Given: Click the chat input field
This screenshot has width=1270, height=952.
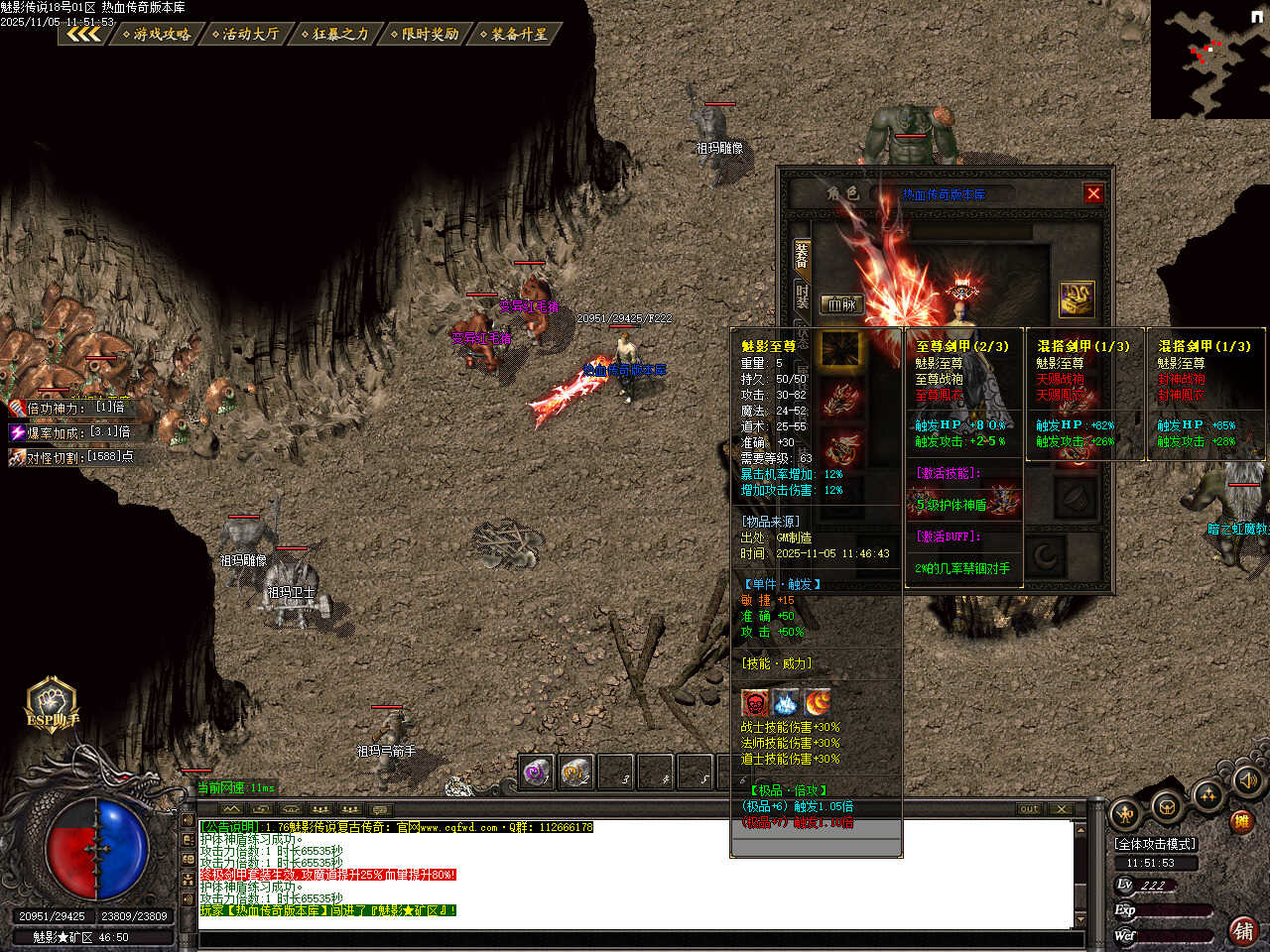Looking at the screenshot, I should point(635,938).
